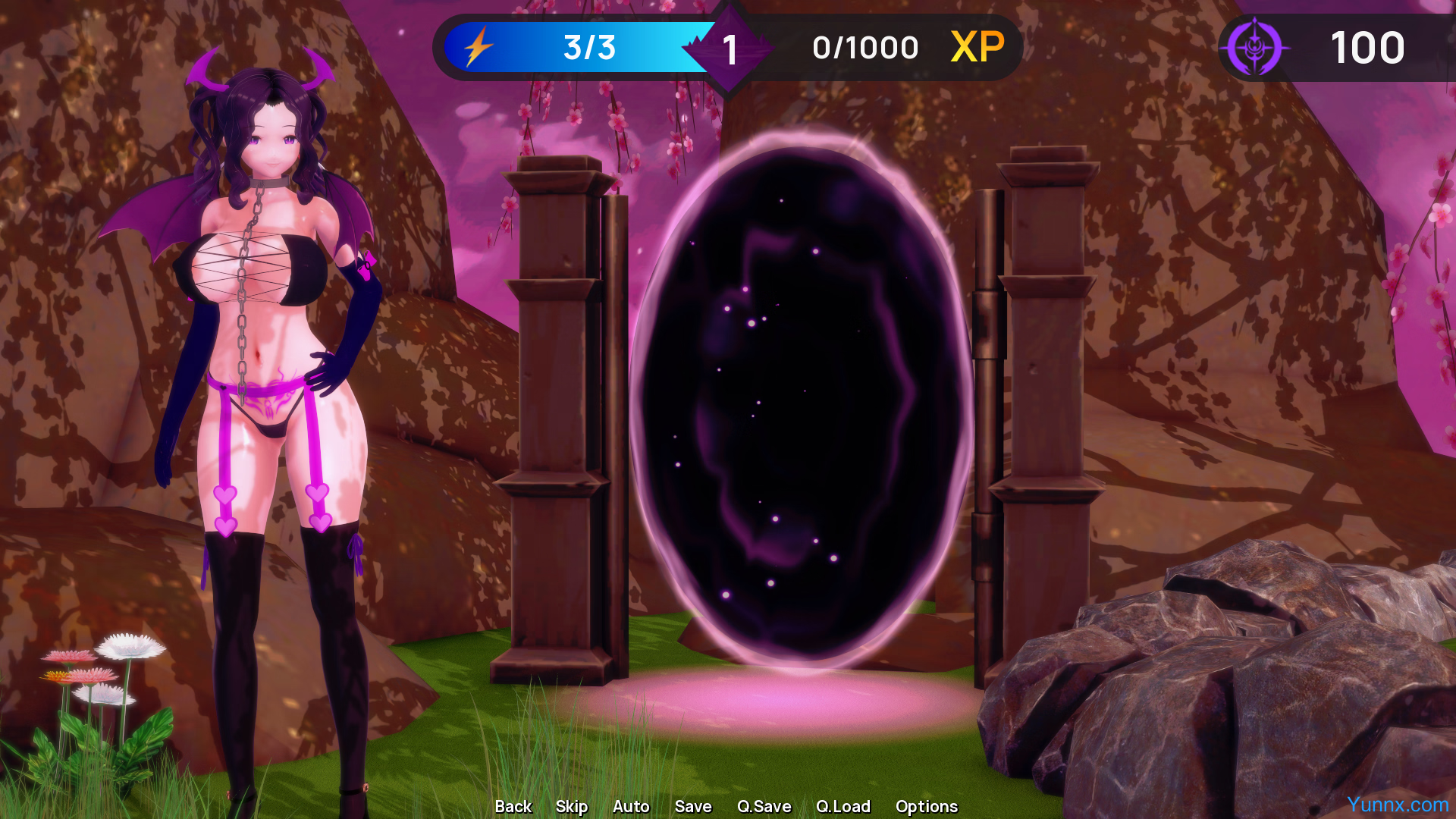Open the Save menu
1456x819 pixels.
(693, 806)
